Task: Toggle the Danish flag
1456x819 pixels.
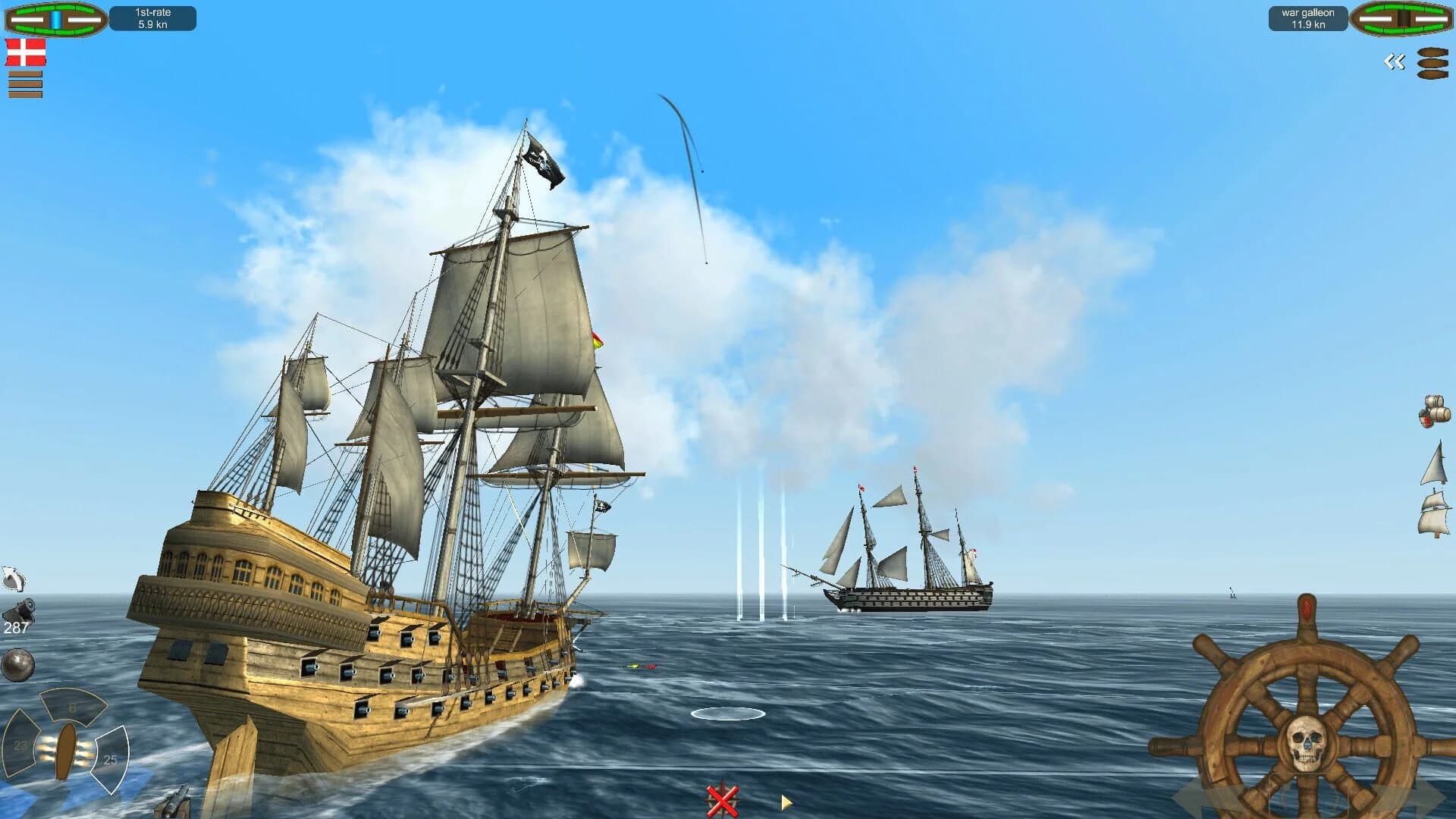Action: [25, 52]
